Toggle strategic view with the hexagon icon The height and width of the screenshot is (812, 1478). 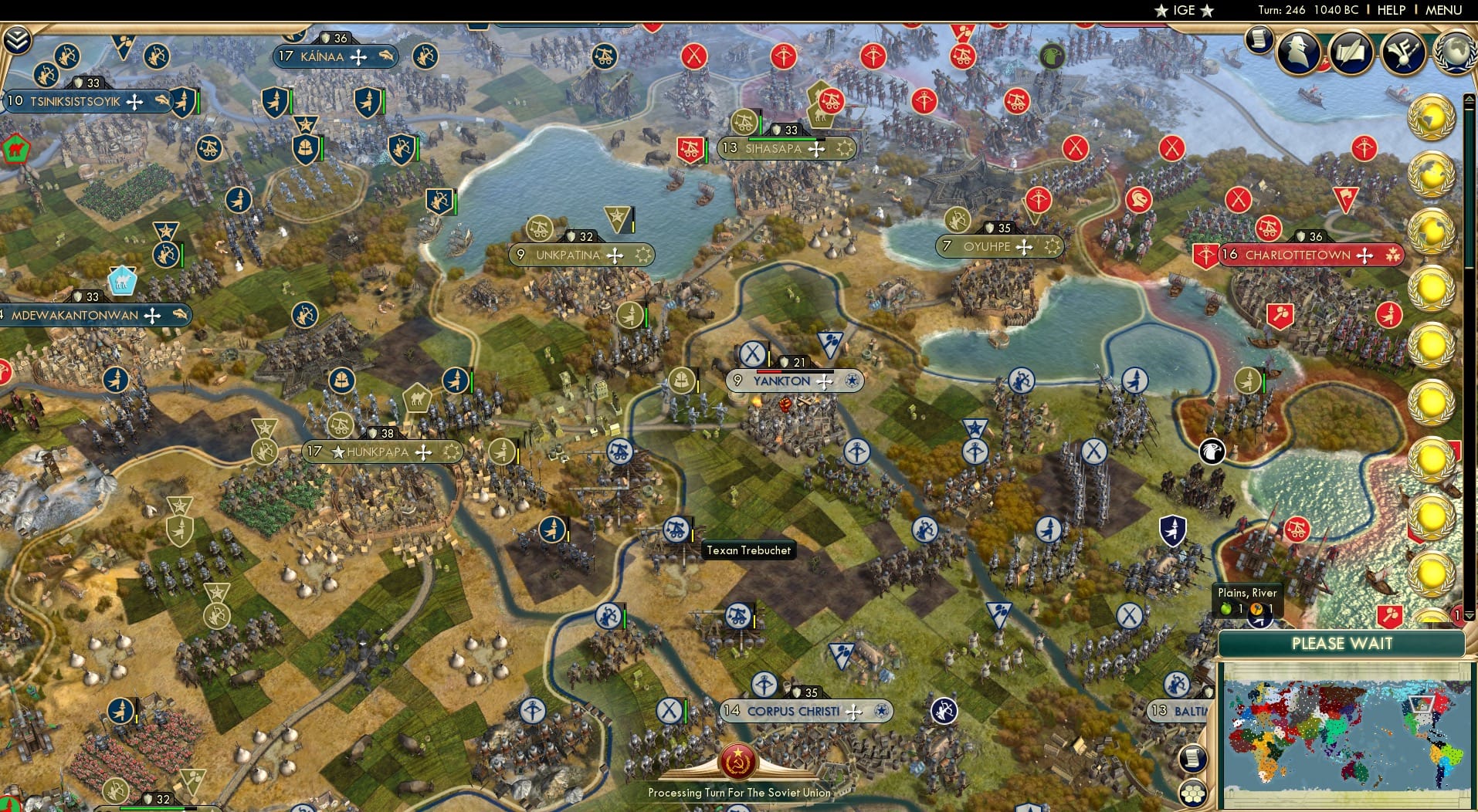pos(1193,793)
